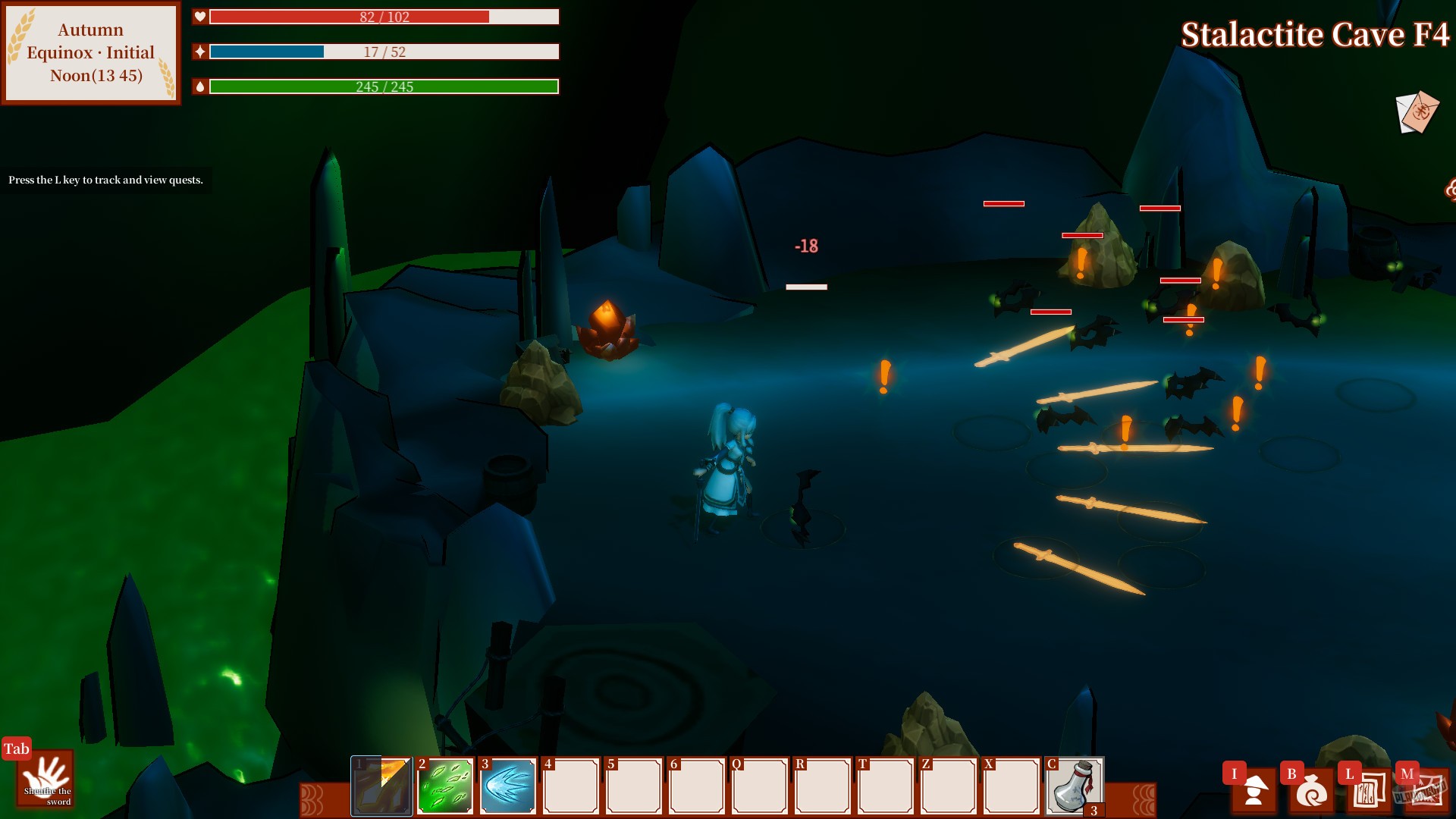Click the Autumn Equinox calendar panel
Screen dimensions: 1456x819
[89, 52]
